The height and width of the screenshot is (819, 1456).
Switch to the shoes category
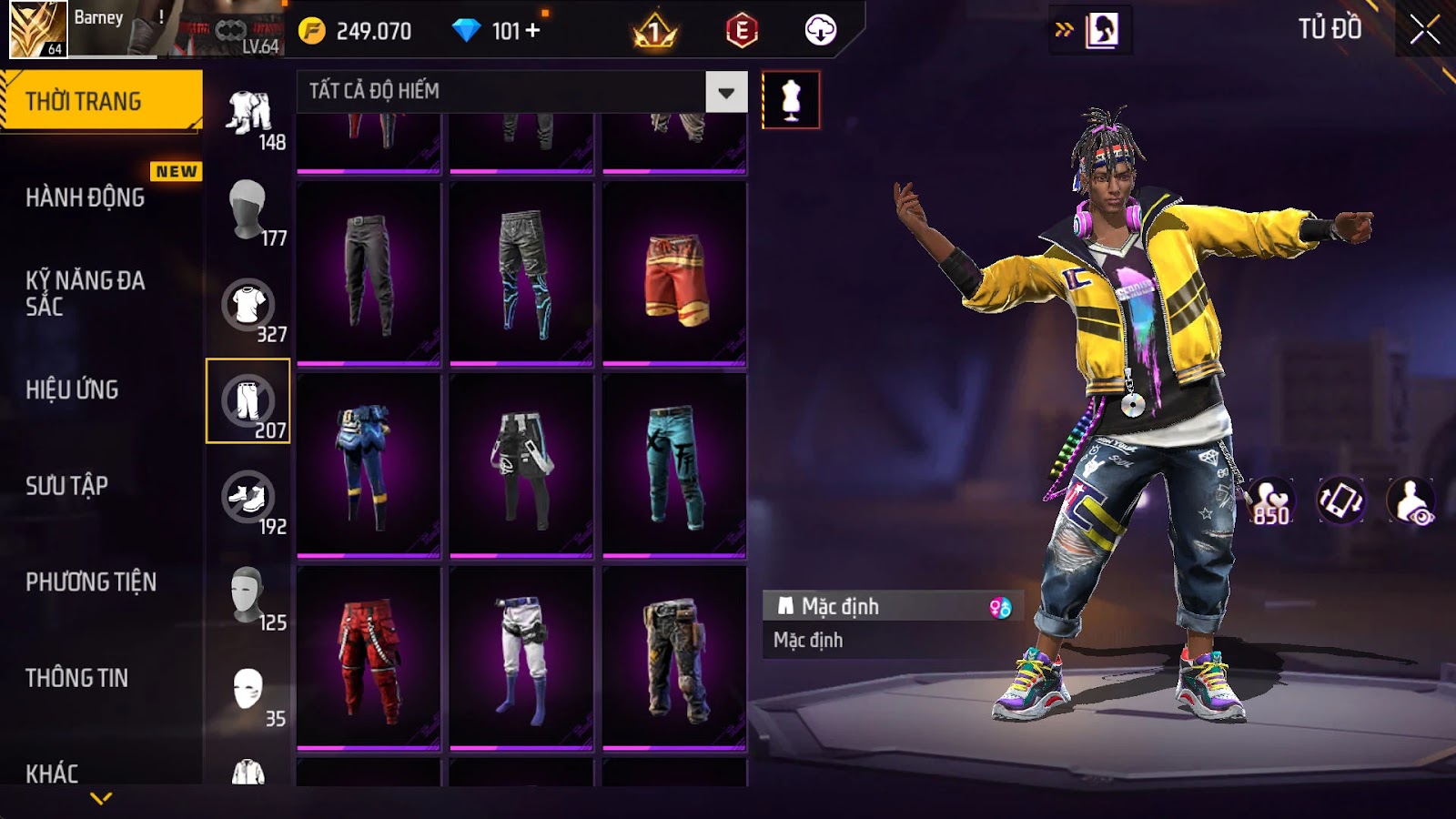coord(248,498)
